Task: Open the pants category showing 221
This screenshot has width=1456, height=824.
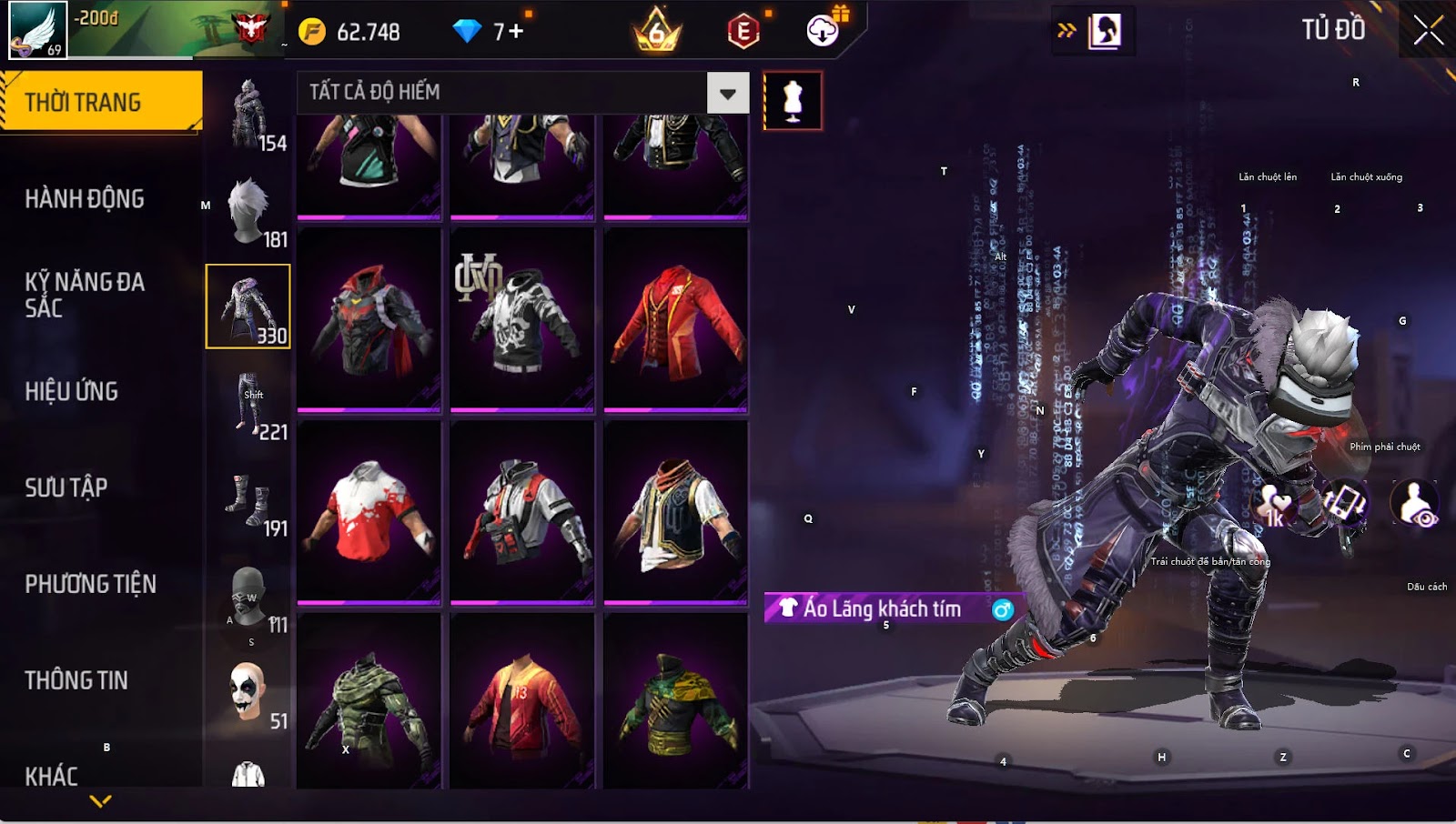Action: point(248,404)
